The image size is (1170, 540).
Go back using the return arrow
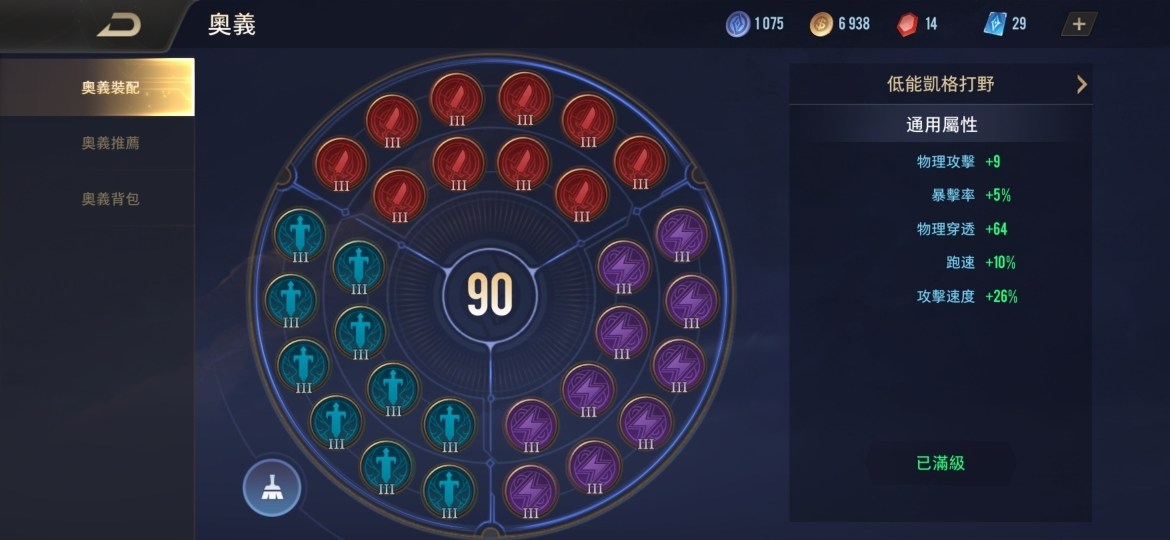(119, 26)
